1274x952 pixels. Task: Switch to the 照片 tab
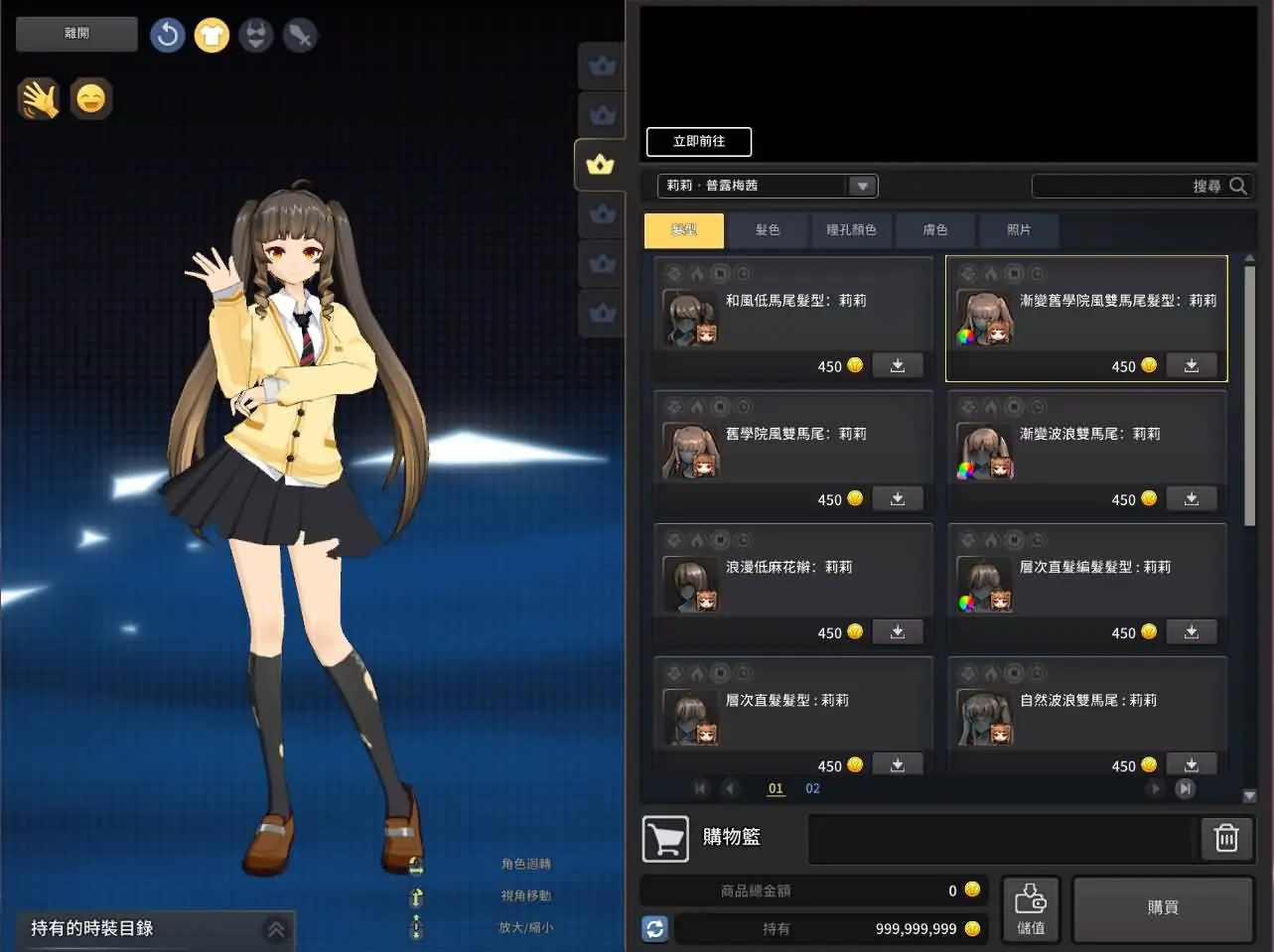[1019, 229]
